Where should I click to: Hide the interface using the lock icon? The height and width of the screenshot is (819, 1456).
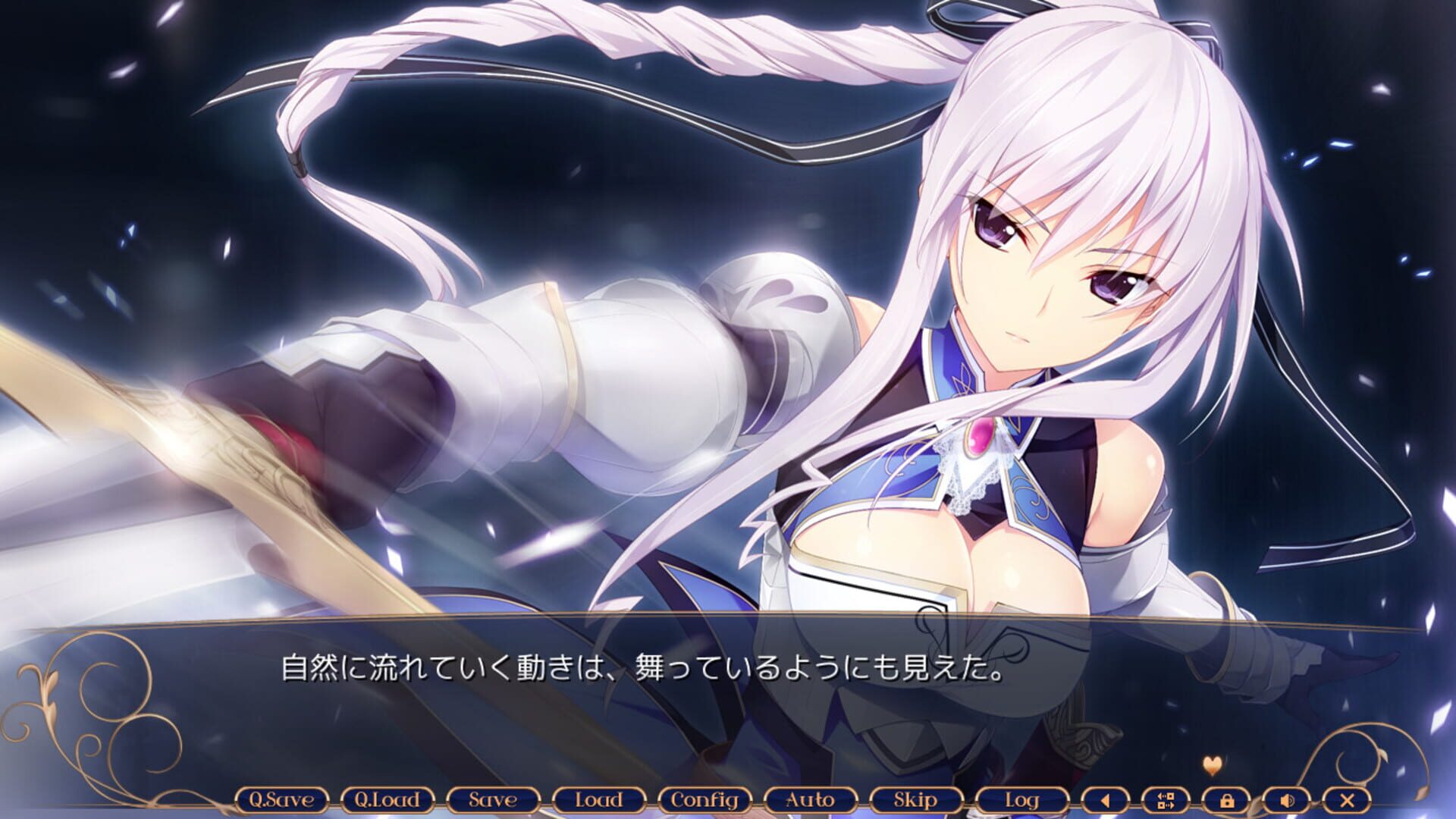1228,799
